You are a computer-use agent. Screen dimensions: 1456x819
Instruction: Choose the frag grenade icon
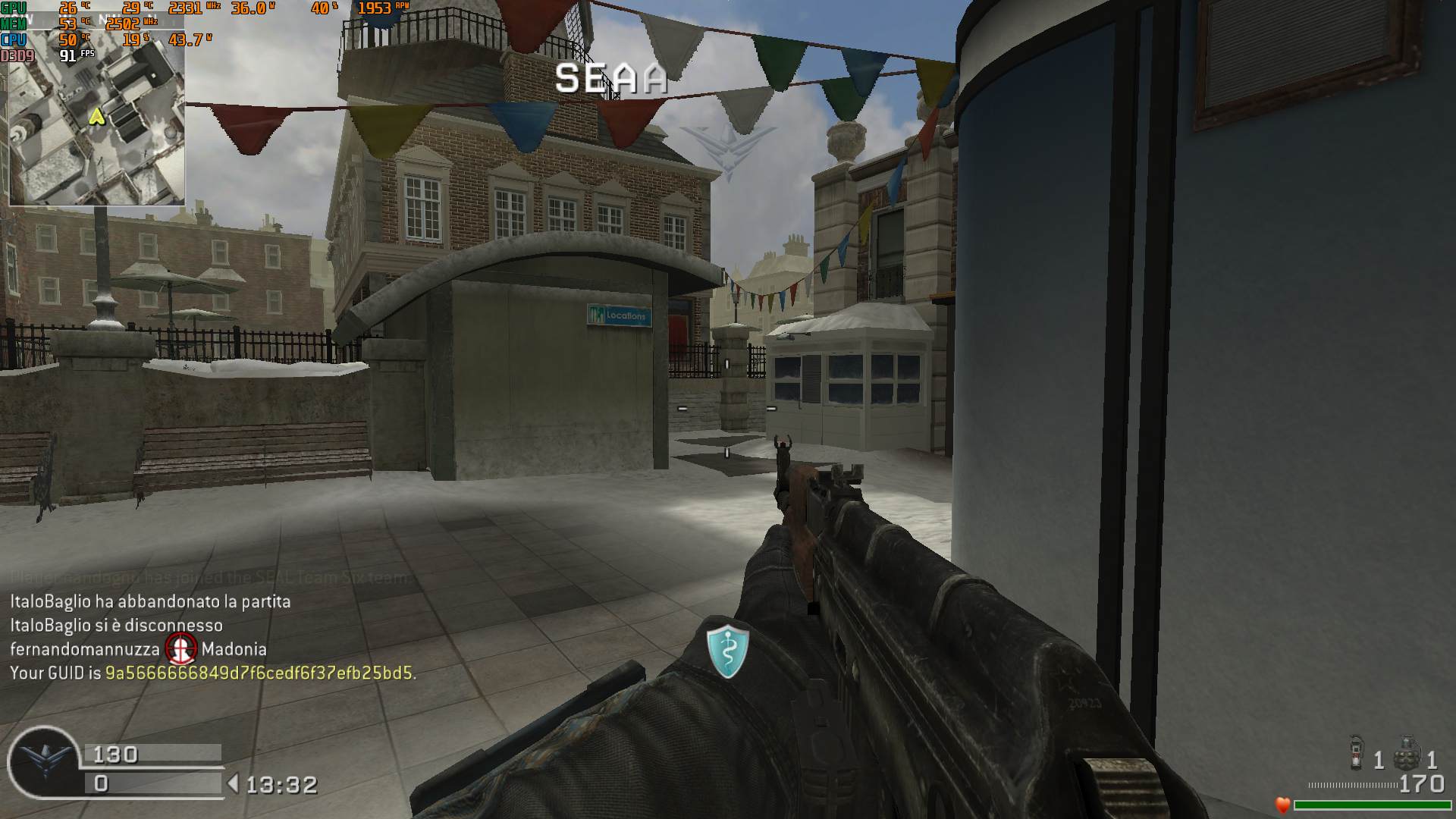(1407, 752)
